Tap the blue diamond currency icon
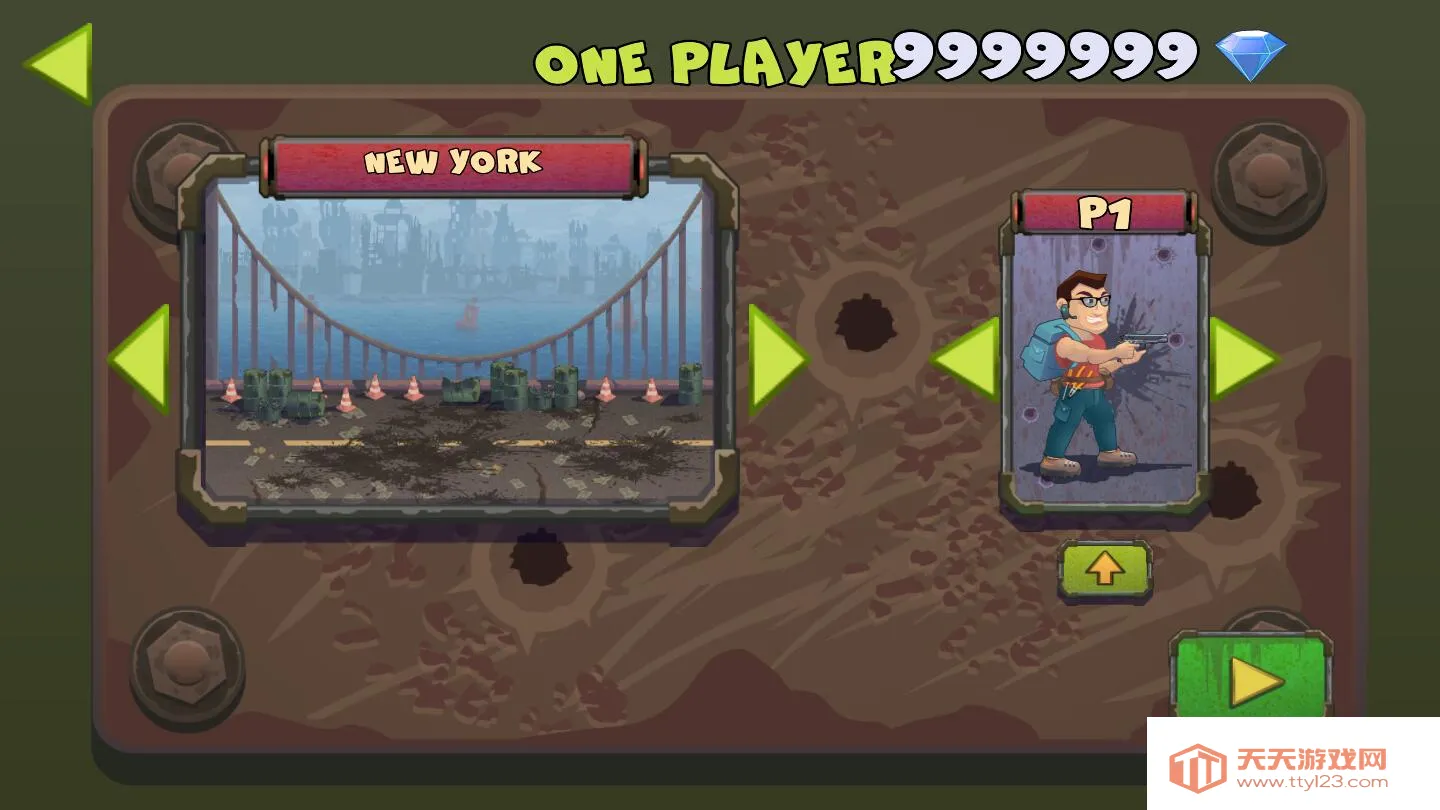This screenshot has height=810, width=1440. tap(1250, 55)
